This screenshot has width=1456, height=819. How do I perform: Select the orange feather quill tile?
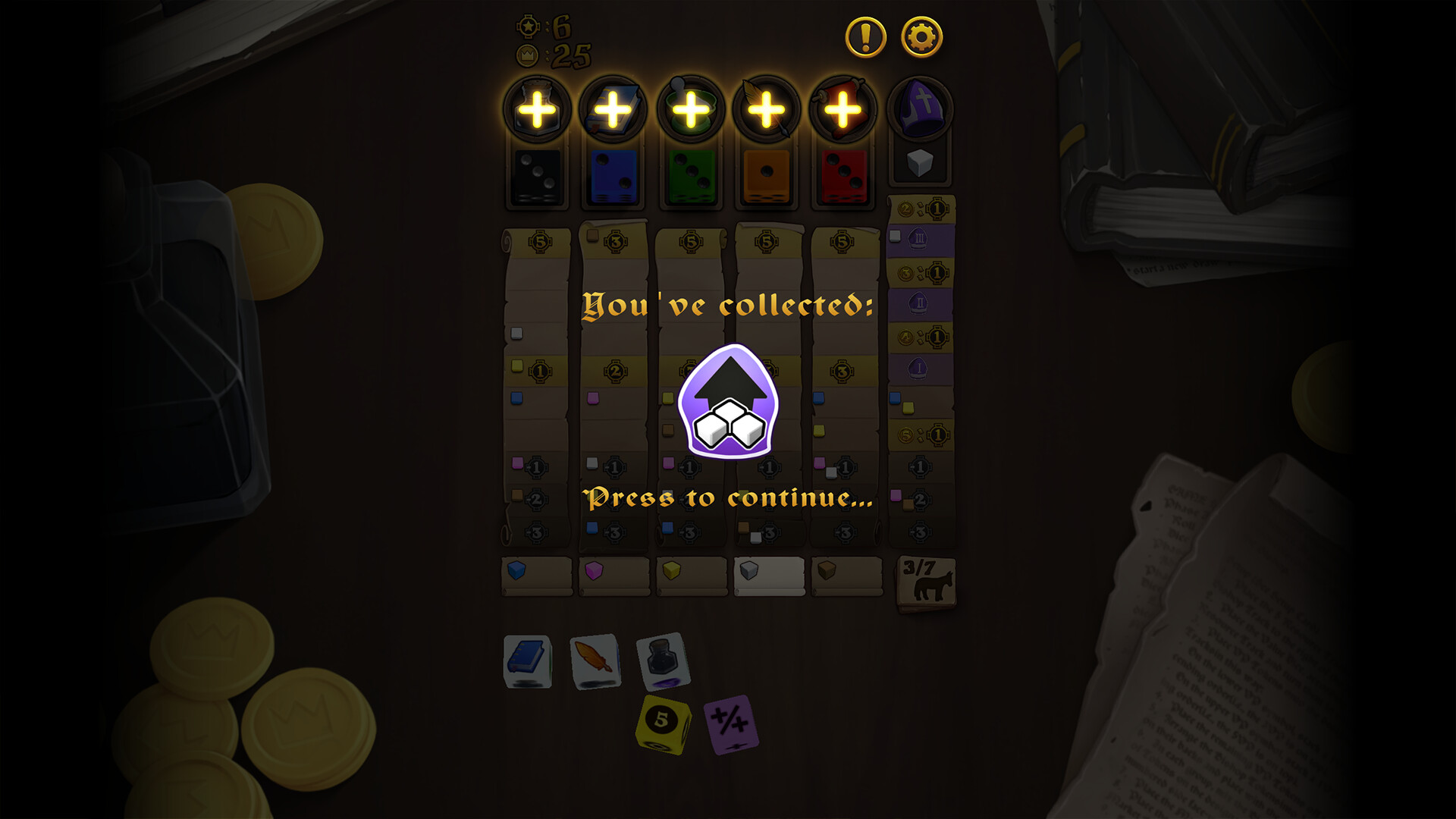point(594,663)
